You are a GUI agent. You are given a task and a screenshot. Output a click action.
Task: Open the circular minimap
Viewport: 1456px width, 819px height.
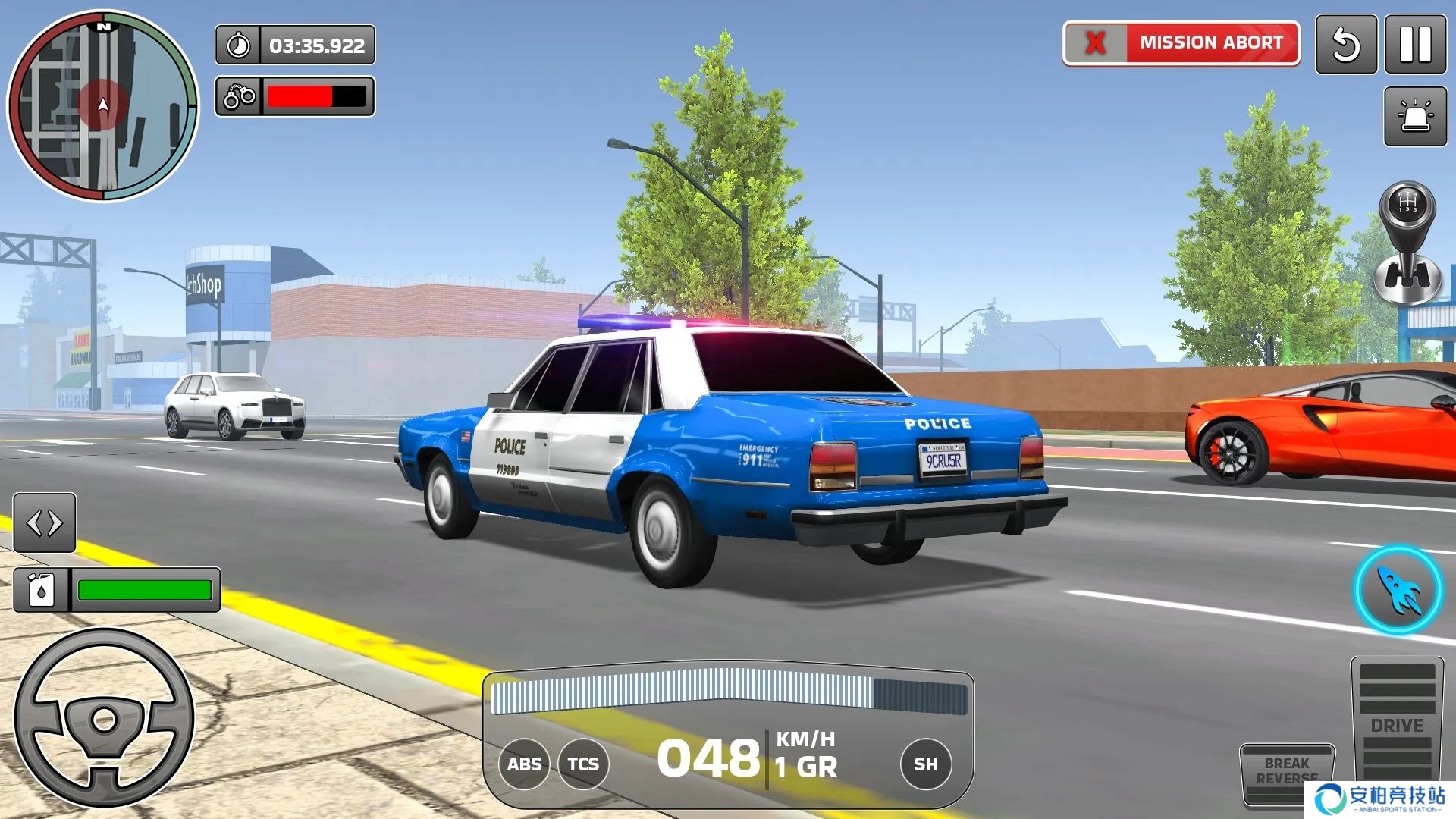(103, 106)
